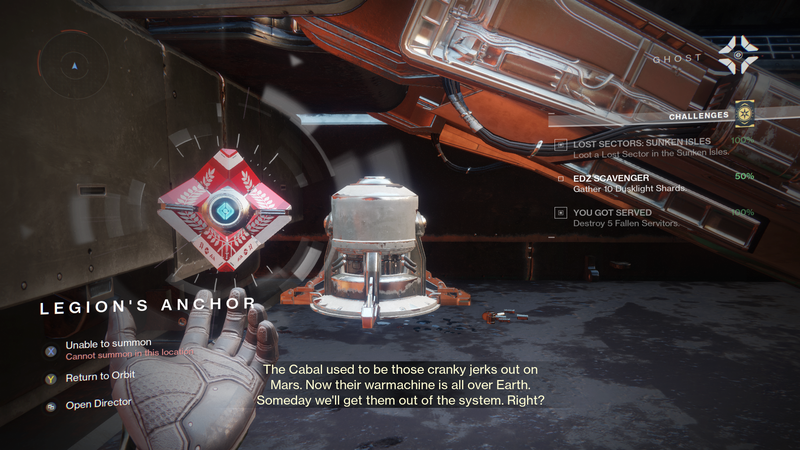Click the circular radar compass

[x=71, y=67]
